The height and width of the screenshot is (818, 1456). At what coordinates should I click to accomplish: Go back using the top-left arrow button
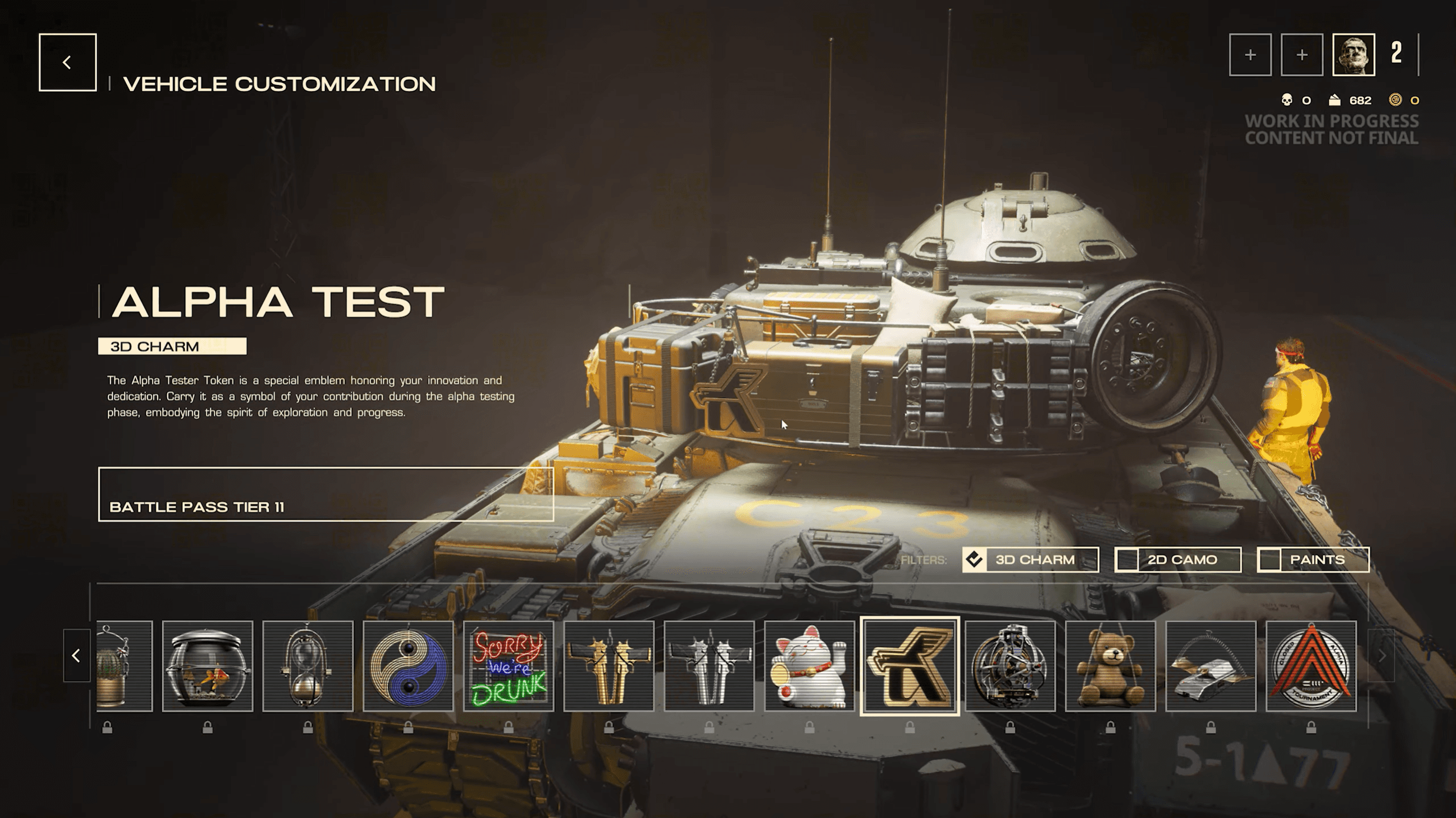tap(68, 62)
